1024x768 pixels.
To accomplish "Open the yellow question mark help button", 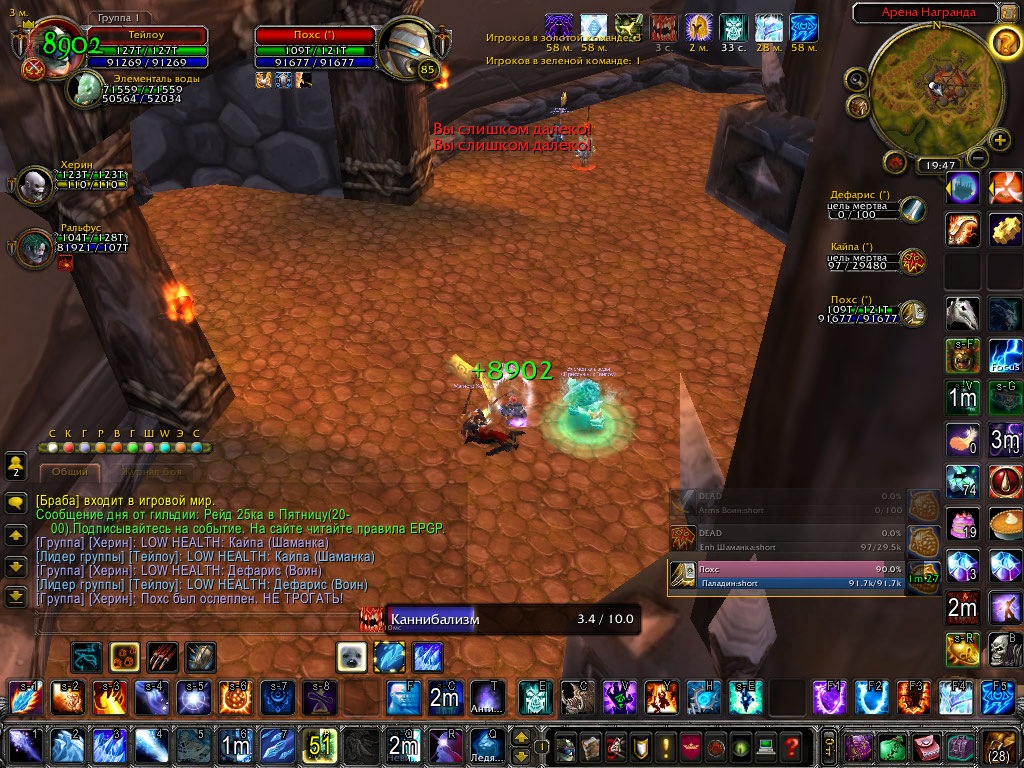I will tap(1004, 42).
